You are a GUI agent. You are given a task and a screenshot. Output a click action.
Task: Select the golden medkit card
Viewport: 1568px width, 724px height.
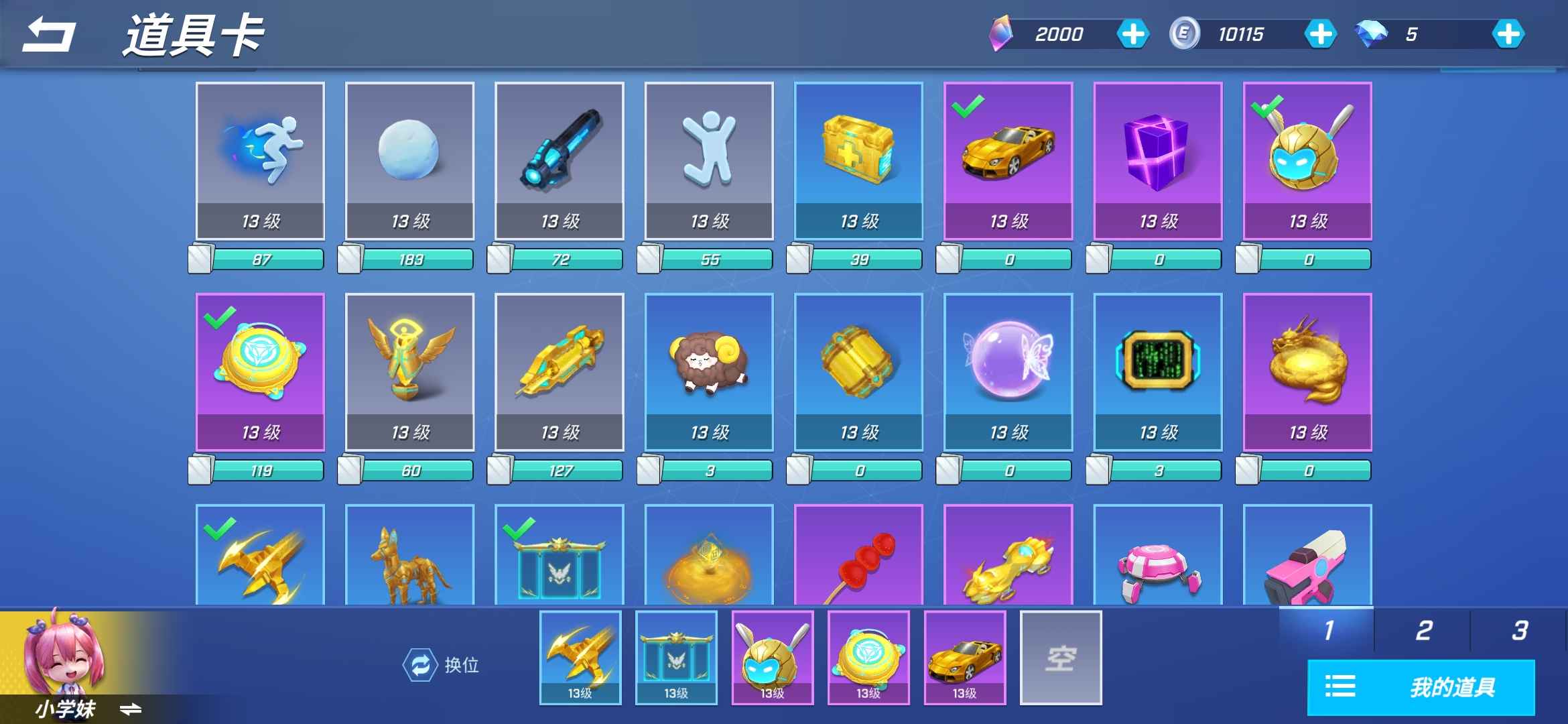pos(858,161)
